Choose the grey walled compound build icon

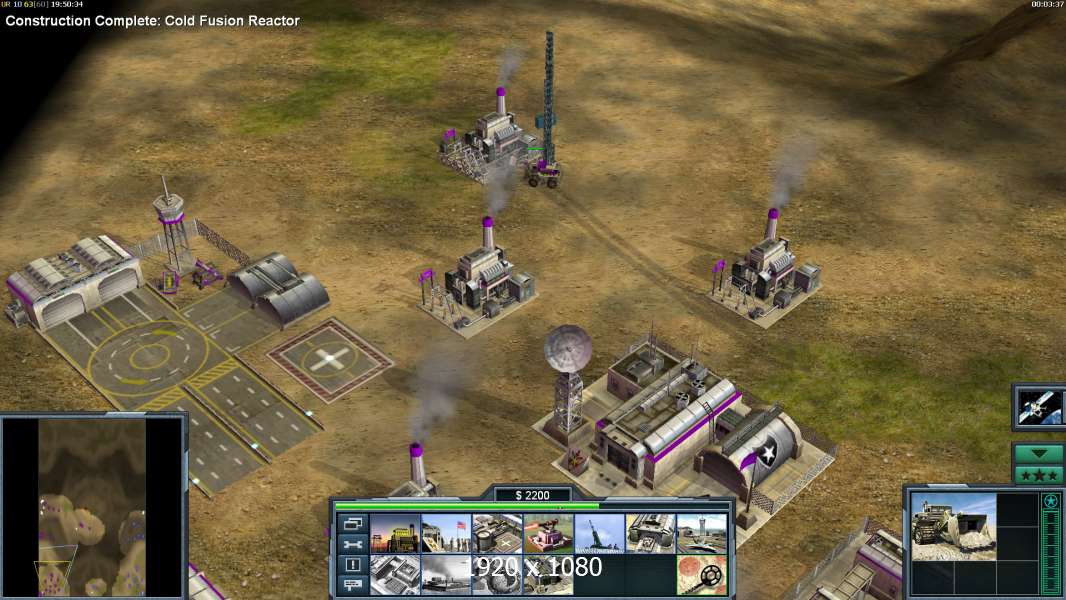click(394, 575)
